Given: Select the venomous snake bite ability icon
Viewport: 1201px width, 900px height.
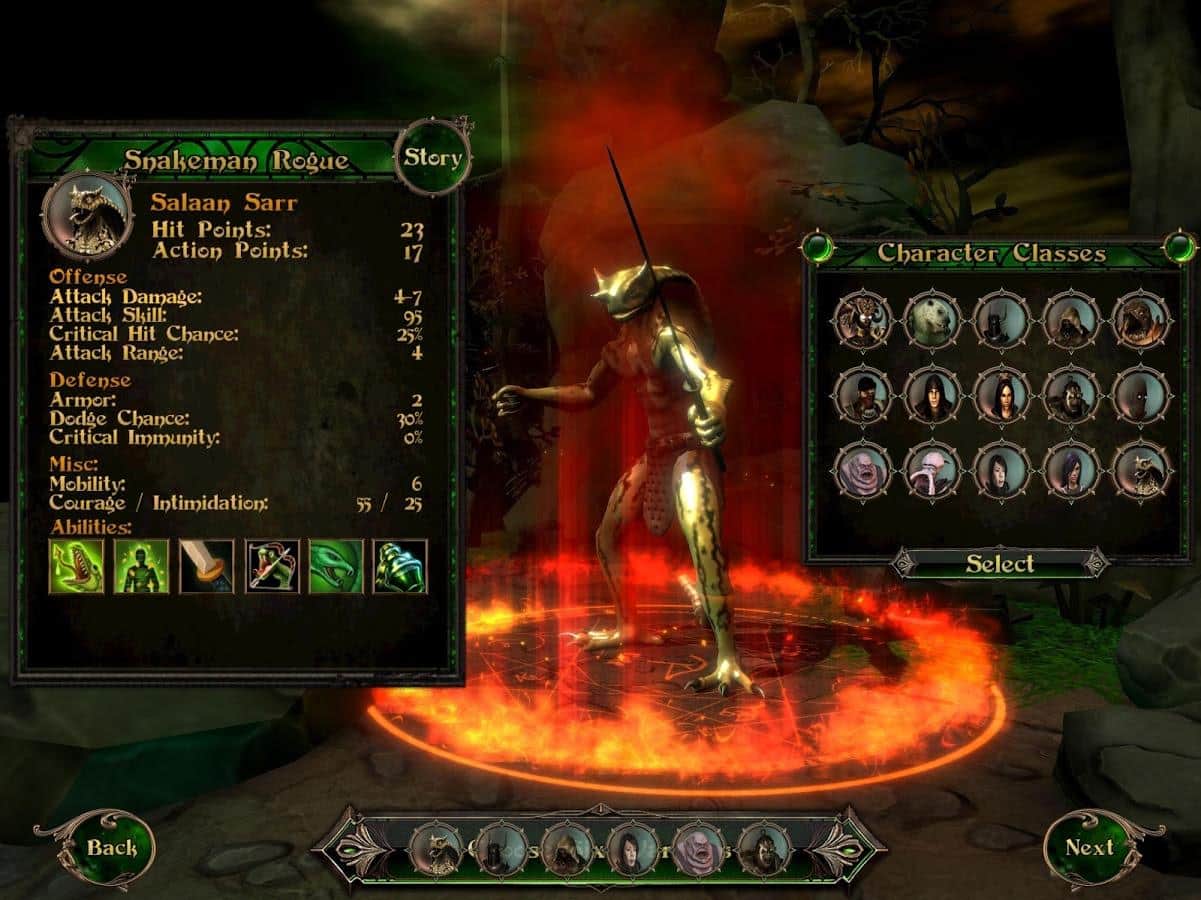Looking at the screenshot, I should [x=76, y=566].
